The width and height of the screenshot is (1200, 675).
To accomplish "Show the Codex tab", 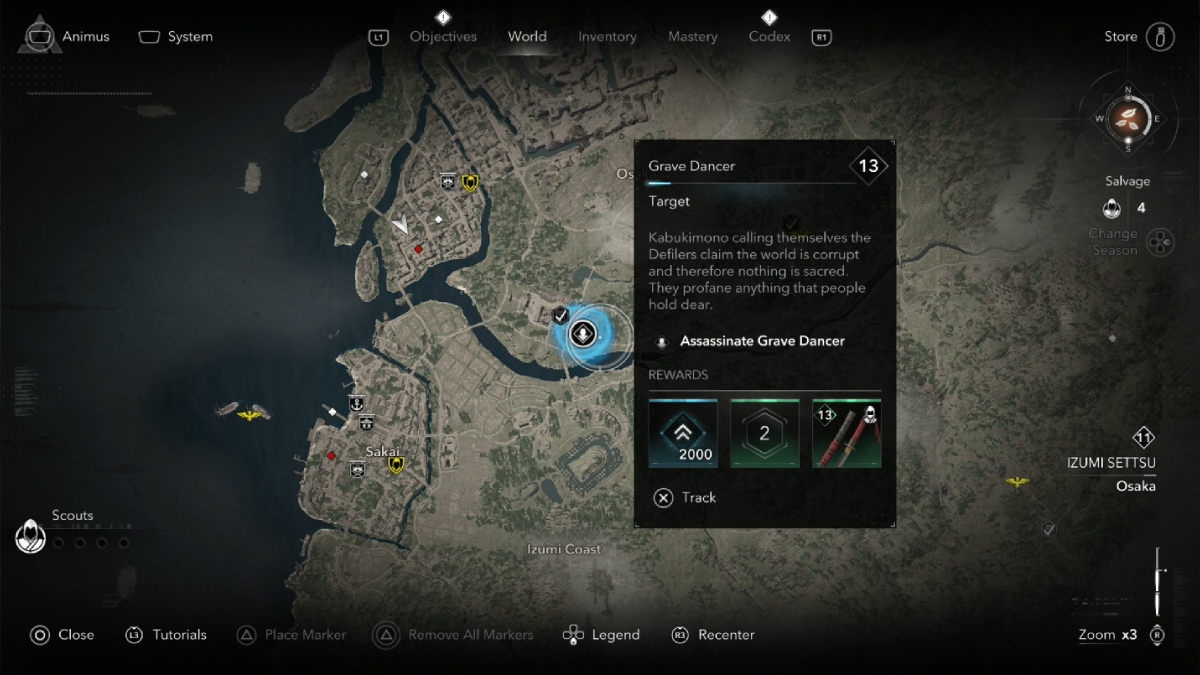I will pyautogui.click(x=769, y=37).
